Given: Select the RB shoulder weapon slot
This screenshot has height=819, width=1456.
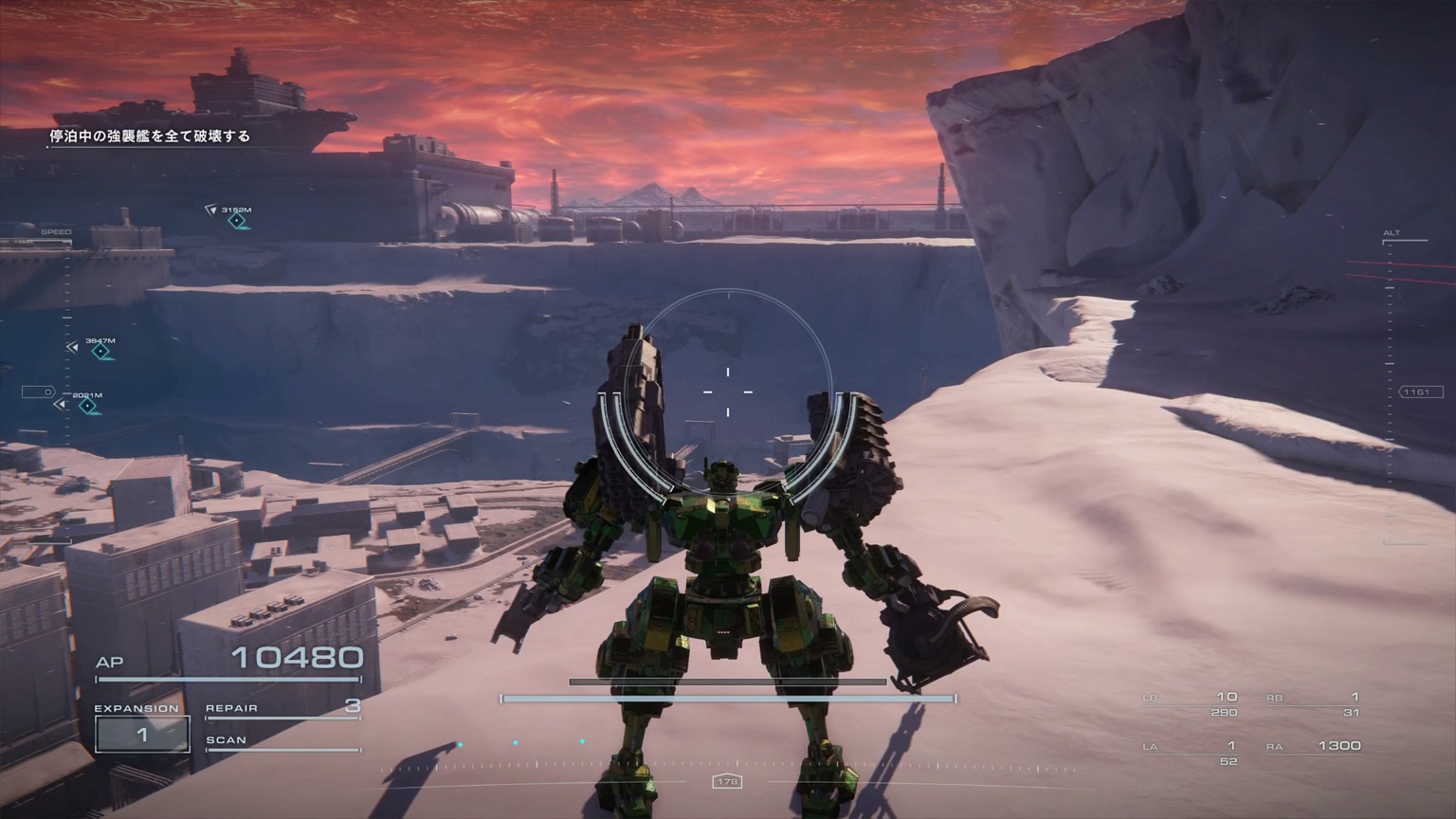Looking at the screenshot, I should 1313,703.
